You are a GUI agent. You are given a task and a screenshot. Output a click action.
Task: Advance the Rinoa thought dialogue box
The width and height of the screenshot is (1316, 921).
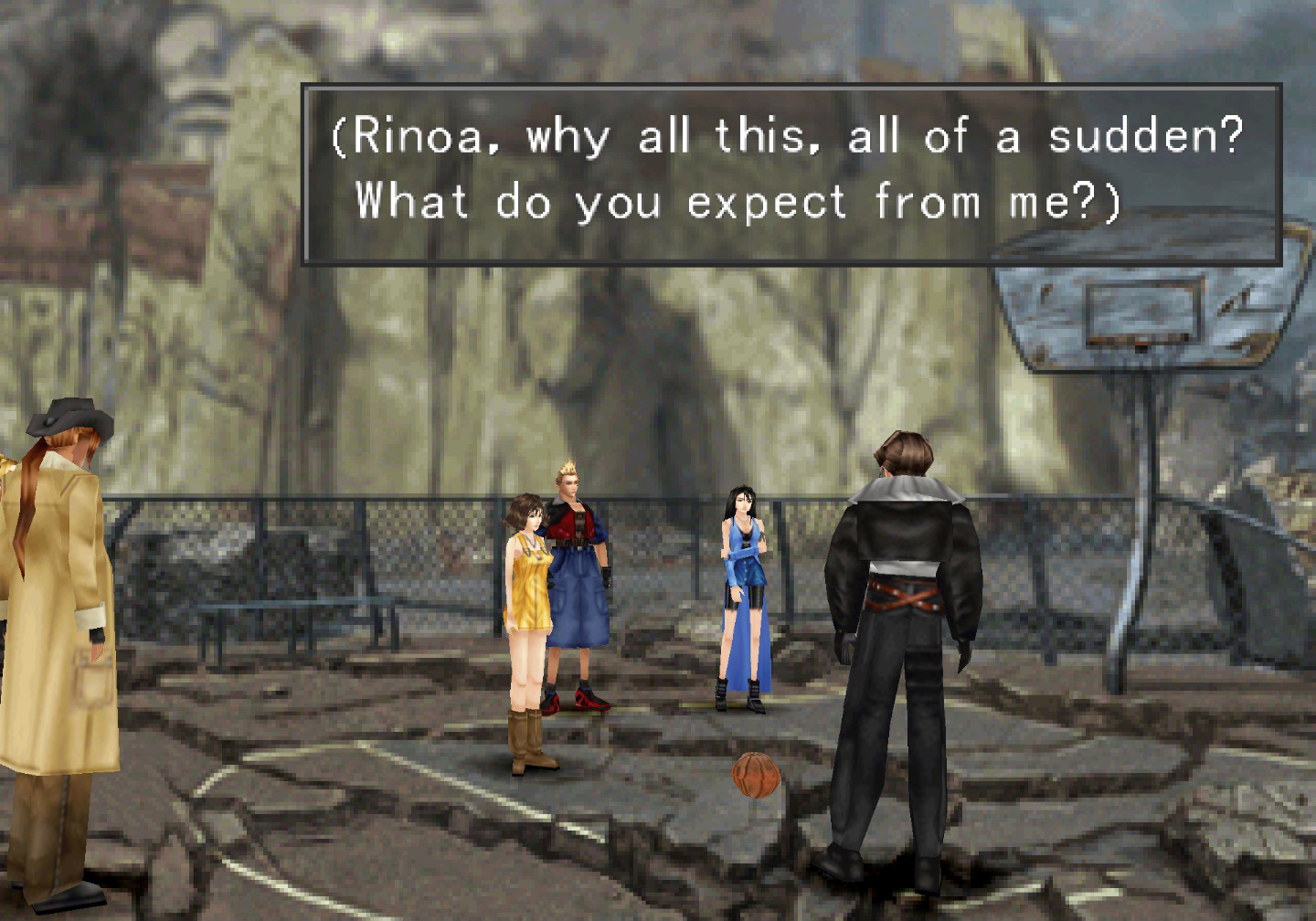(791, 174)
